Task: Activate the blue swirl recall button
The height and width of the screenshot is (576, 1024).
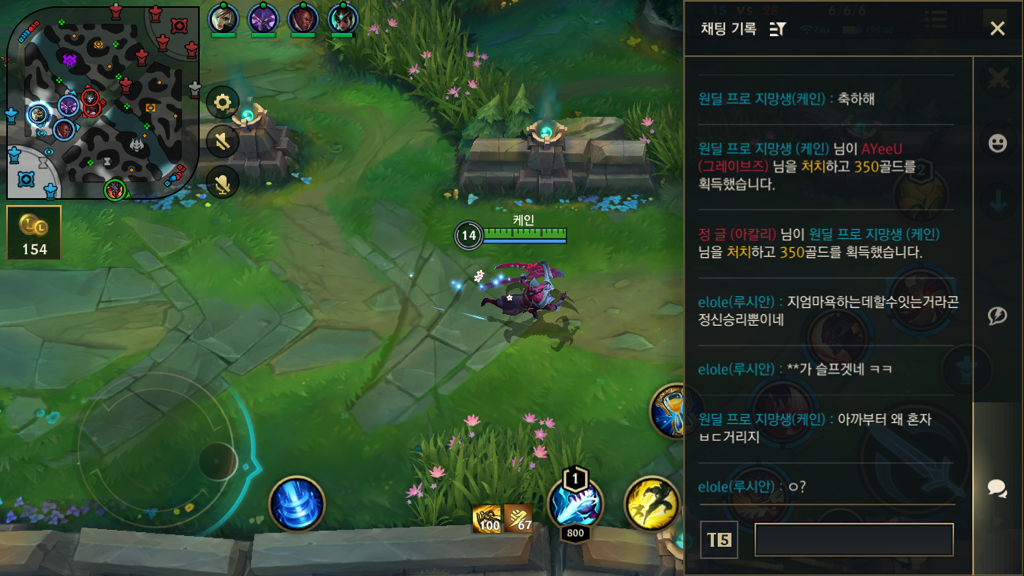Action: (x=297, y=503)
